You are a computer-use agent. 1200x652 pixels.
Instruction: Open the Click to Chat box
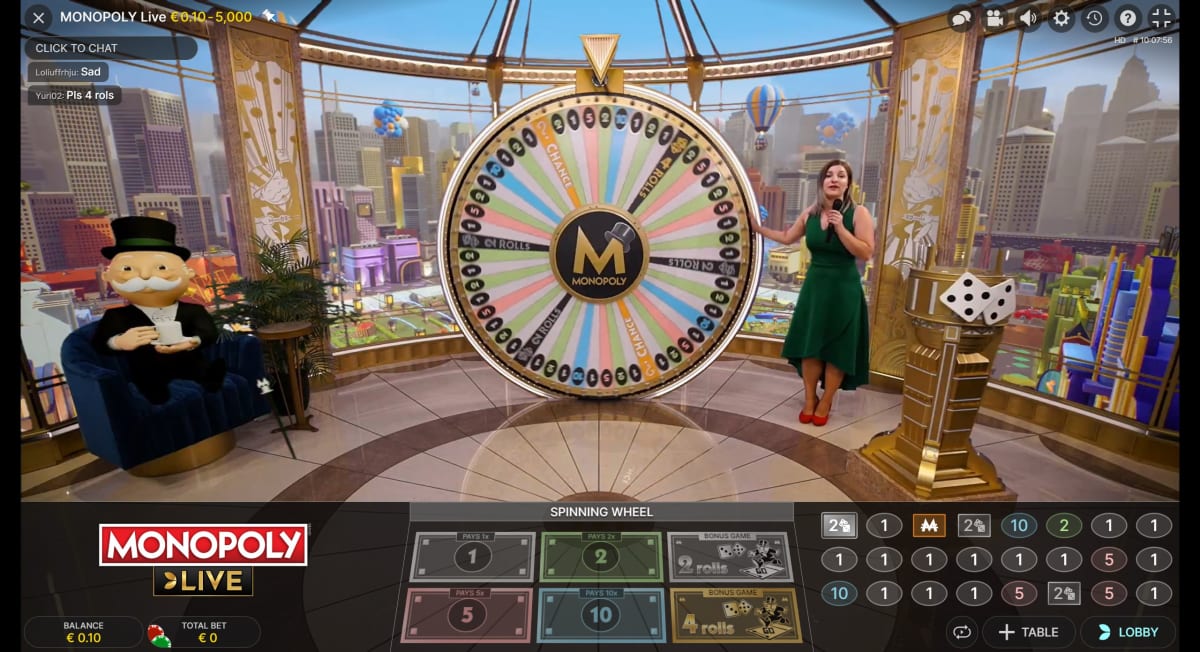click(x=110, y=48)
